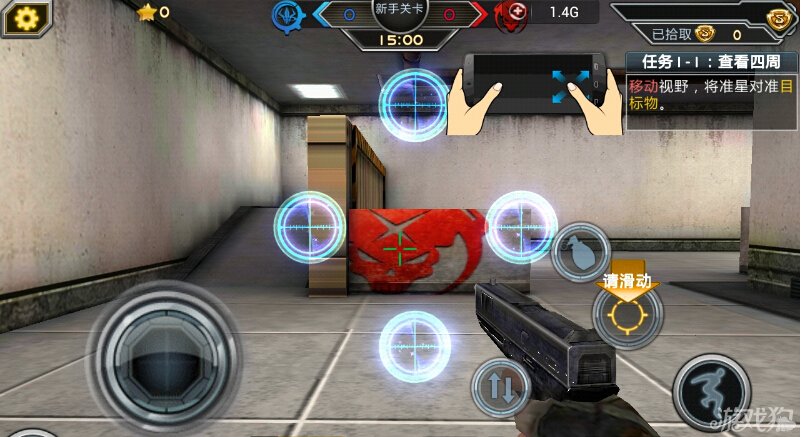Screen dimensions: 801x437
Task: Activate the jump button with running figure
Action: (710, 391)
